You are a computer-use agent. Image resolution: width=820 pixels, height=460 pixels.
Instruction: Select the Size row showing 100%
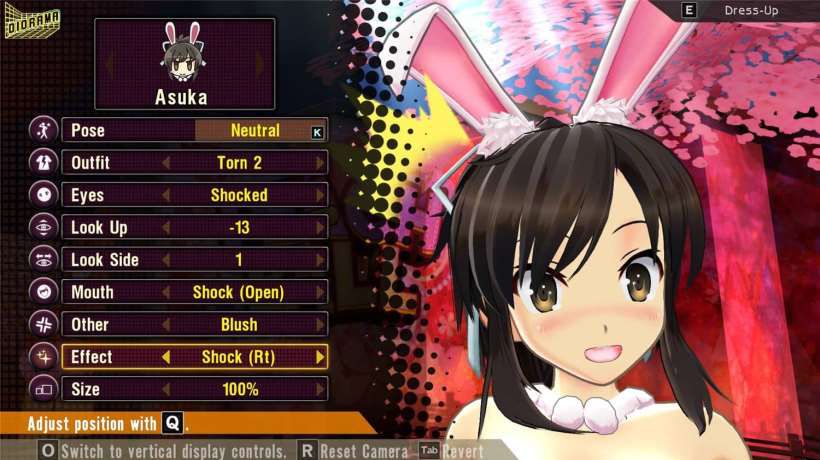194,389
